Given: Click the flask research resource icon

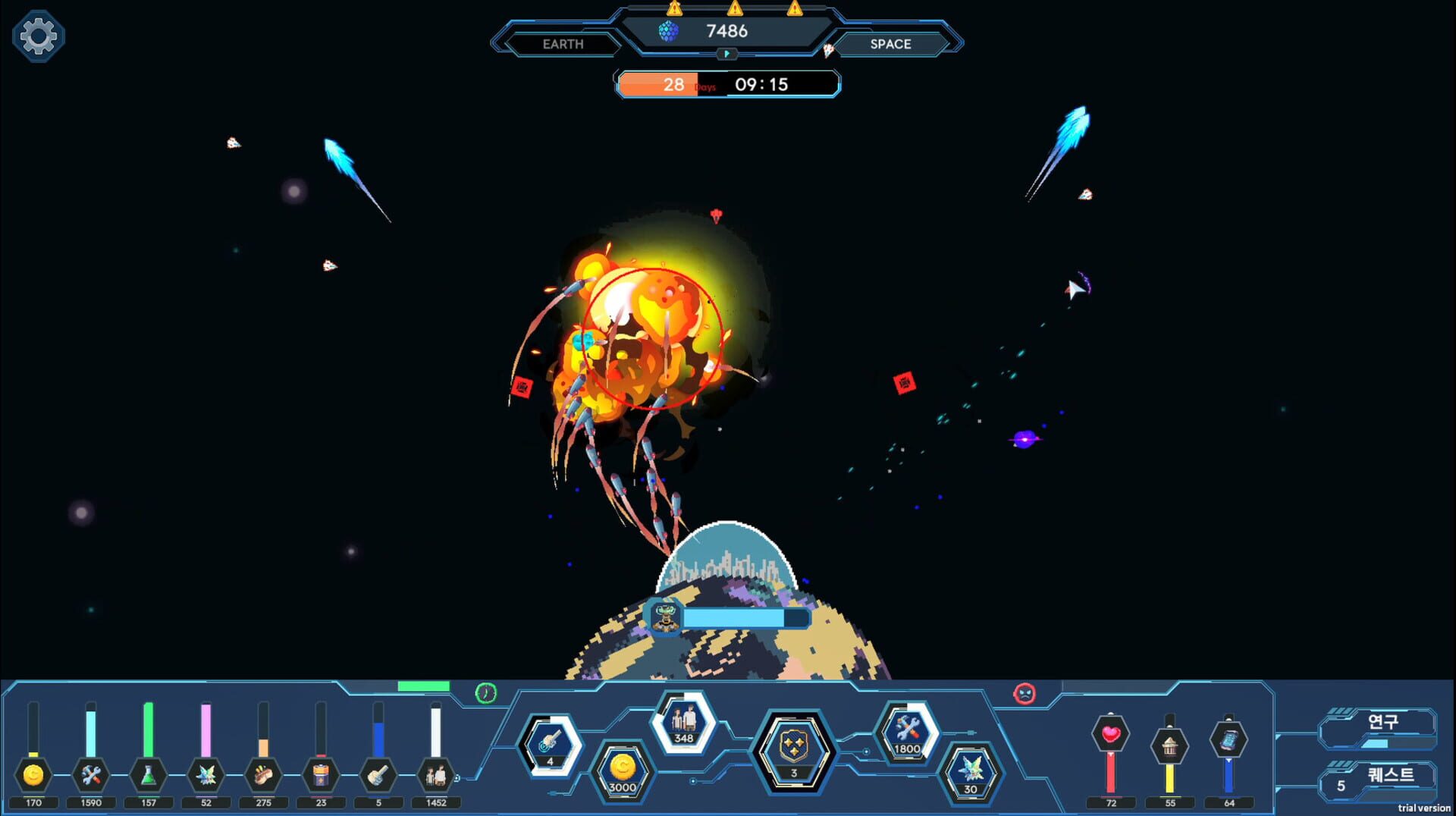Looking at the screenshot, I should pyautogui.click(x=148, y=774).
